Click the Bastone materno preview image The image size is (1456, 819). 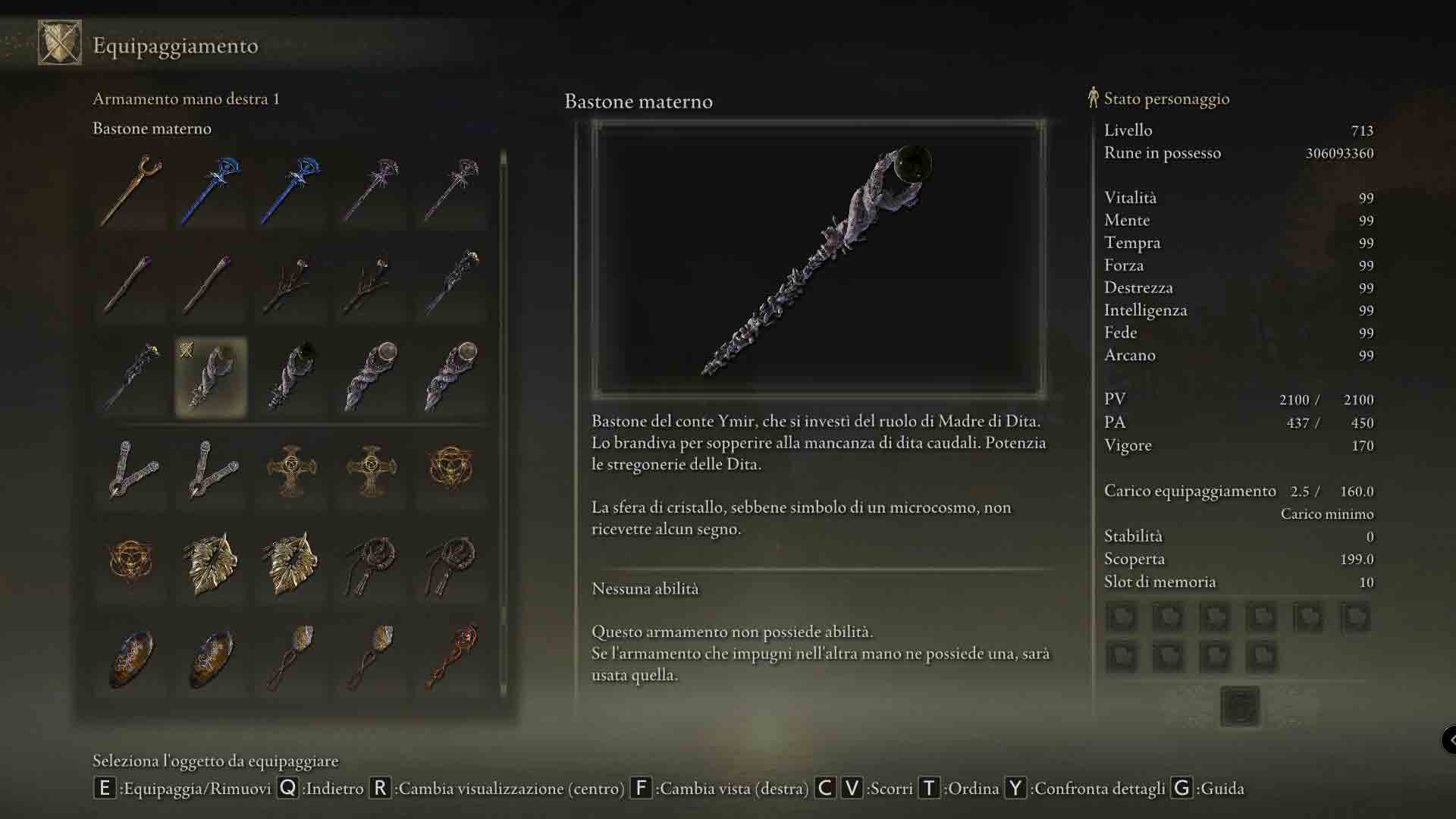(x=818, y=260)
